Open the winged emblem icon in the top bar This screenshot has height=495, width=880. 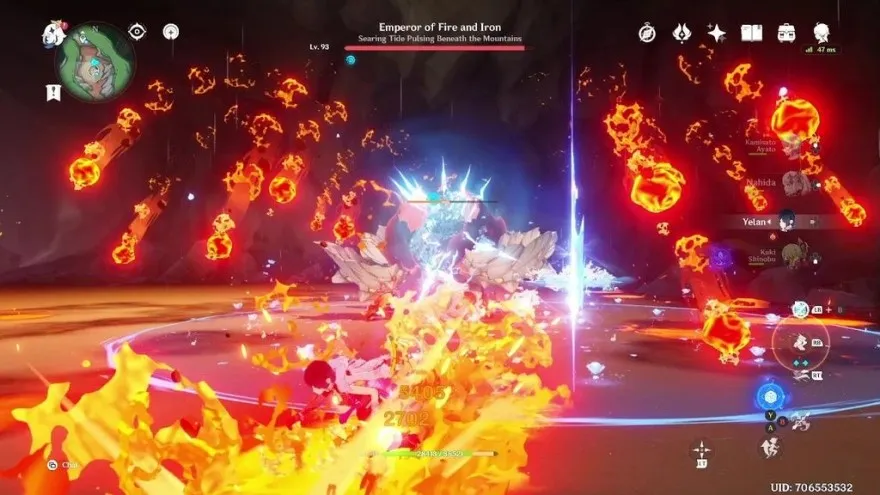pos(682,33)
